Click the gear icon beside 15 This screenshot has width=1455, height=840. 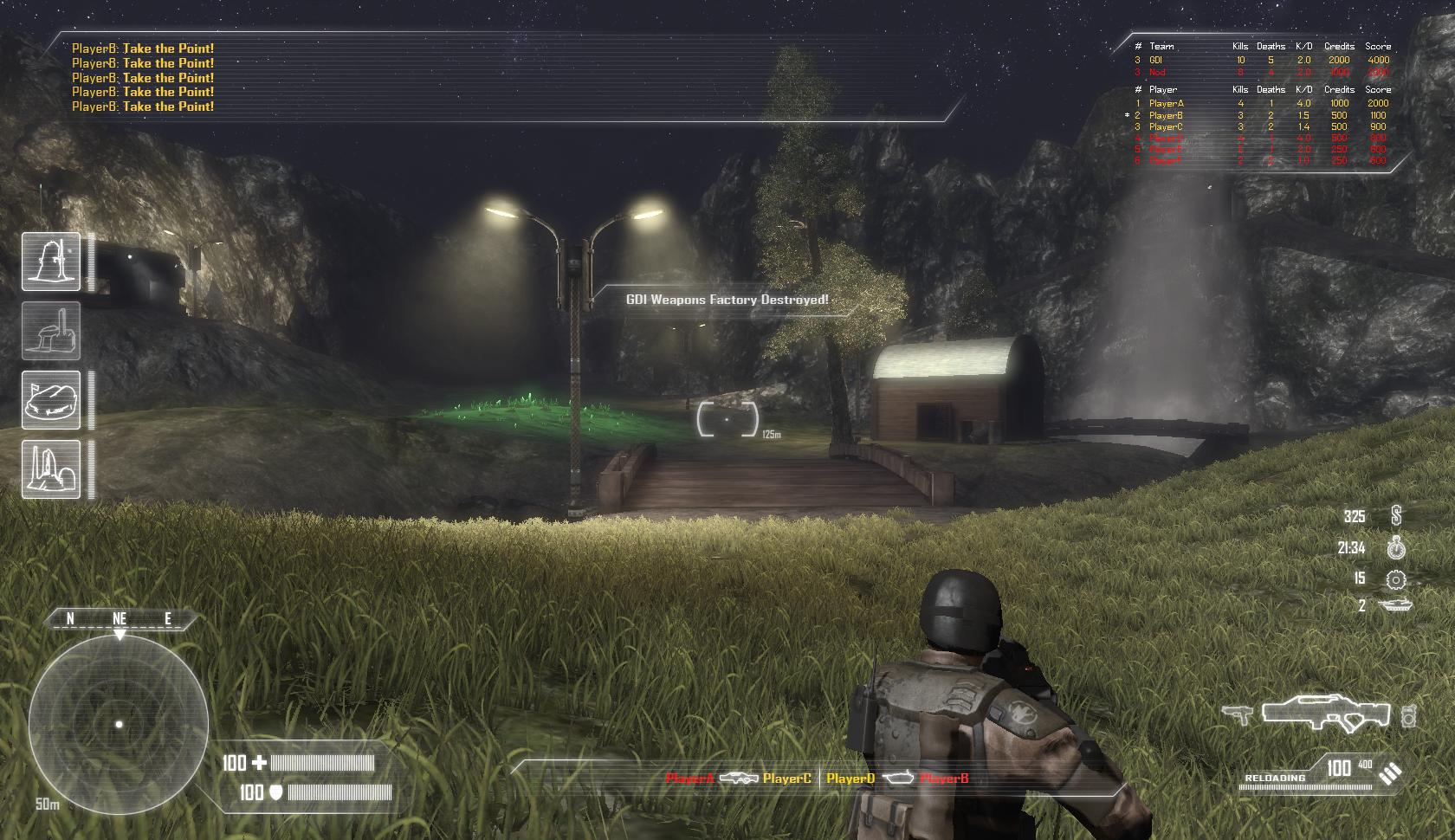pyautogui.click(x=1395, y=578)
